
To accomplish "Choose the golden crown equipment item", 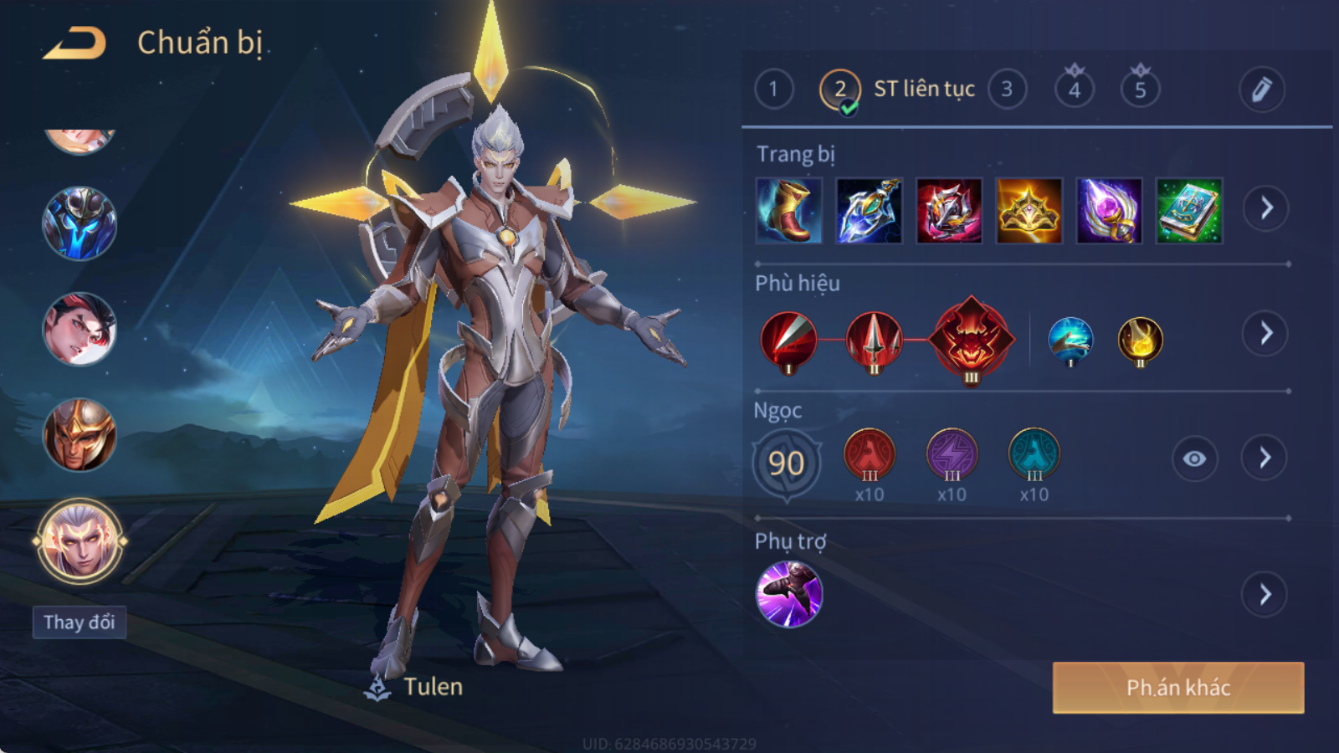I will pos(1029,210).
